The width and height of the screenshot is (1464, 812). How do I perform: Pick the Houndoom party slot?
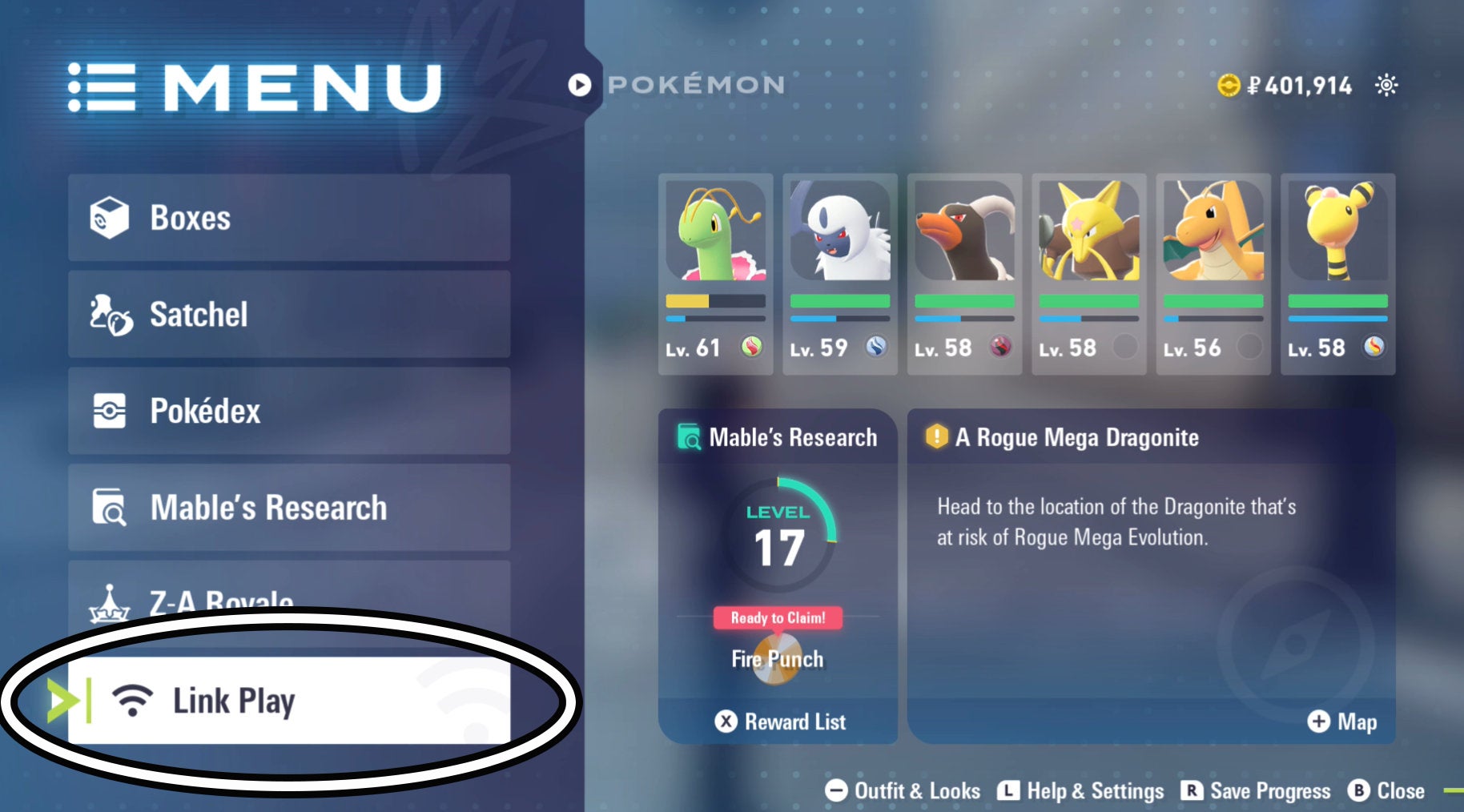coord(964,274)
